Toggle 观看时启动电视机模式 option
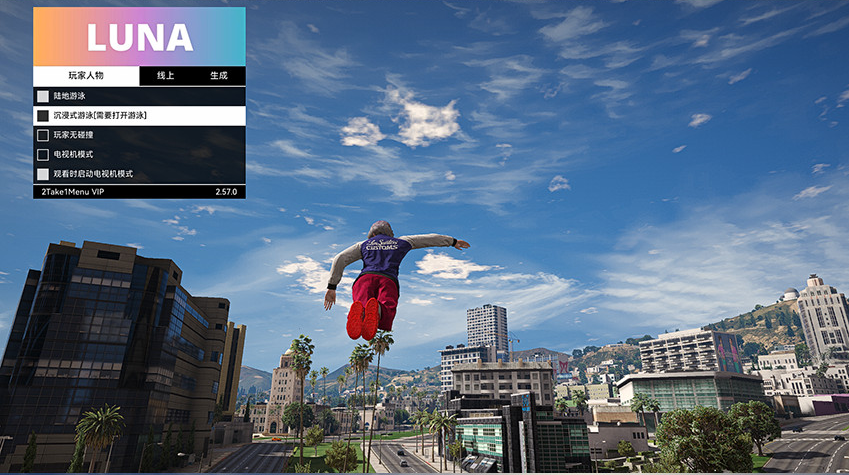849x475 pixels. 43,174
